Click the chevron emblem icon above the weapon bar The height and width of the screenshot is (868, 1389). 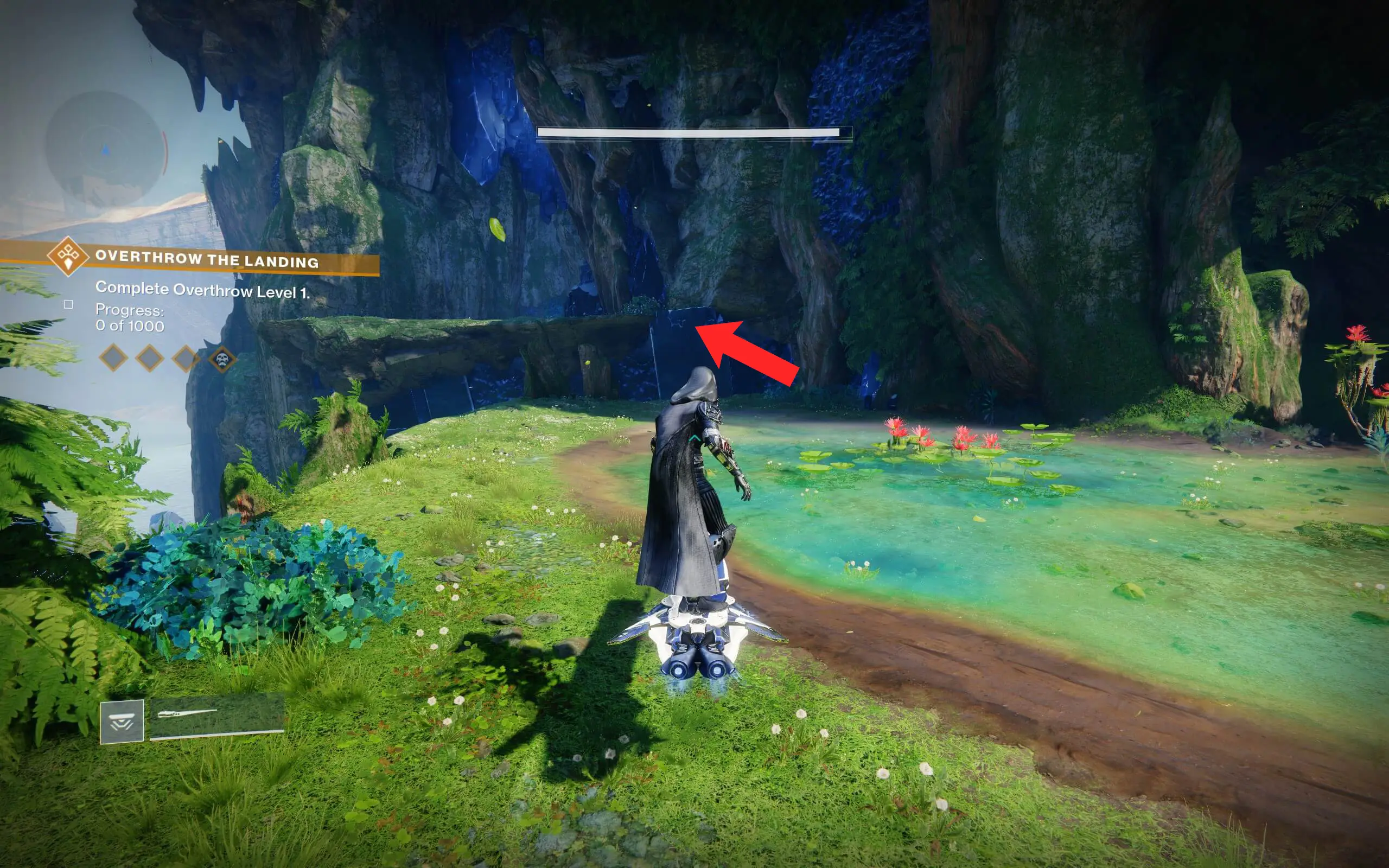122,722
